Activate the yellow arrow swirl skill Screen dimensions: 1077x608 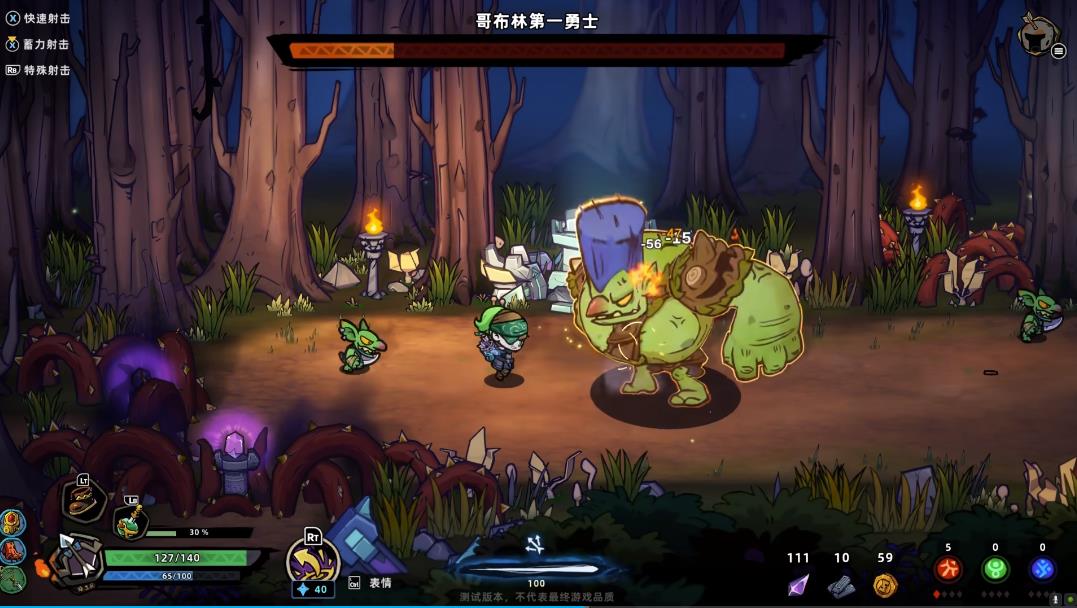(311, 560)
